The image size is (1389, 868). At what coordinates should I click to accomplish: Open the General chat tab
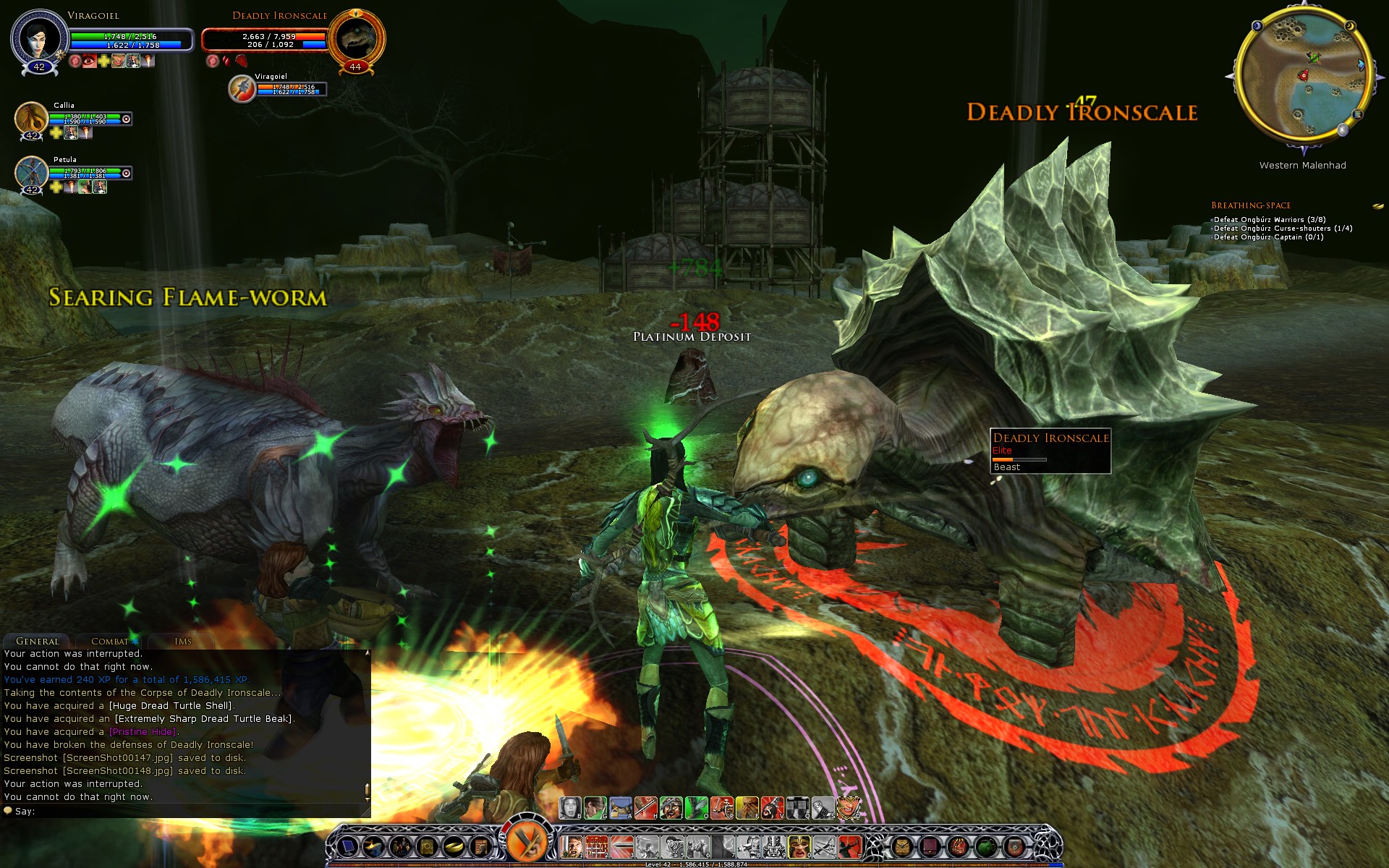(37, 641)
